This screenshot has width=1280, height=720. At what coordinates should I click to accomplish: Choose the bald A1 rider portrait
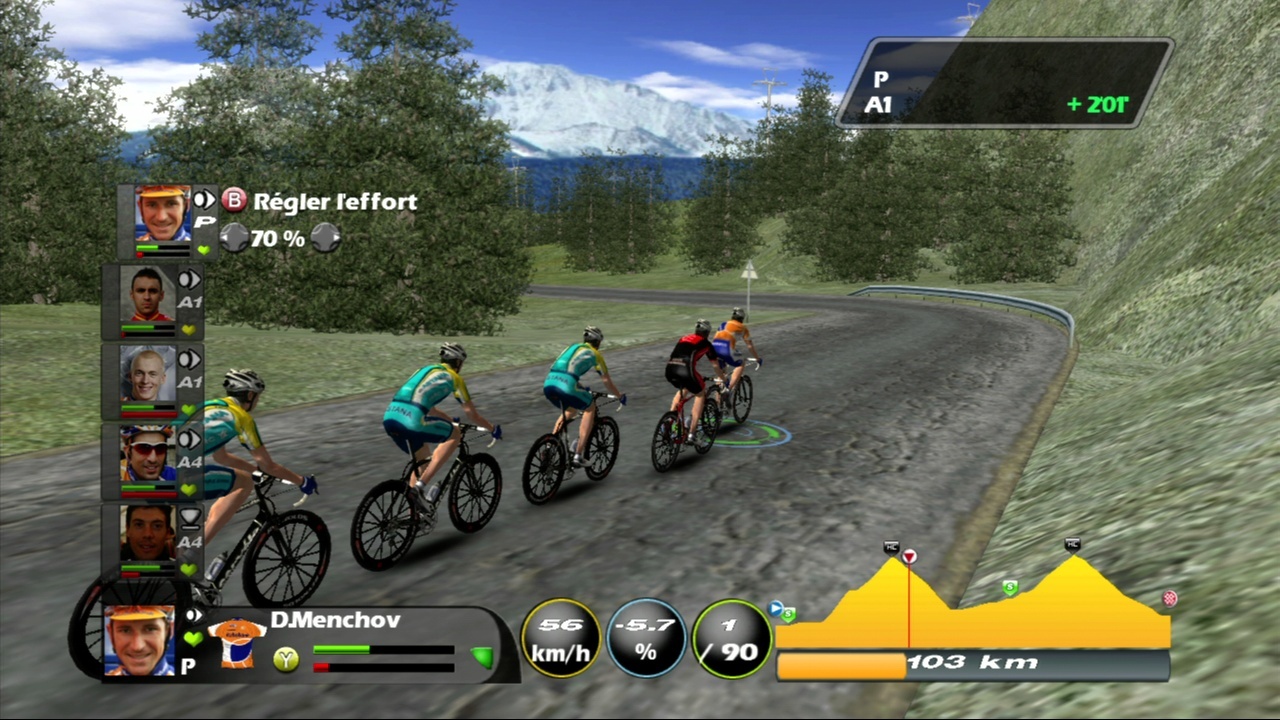pos(147,374)
